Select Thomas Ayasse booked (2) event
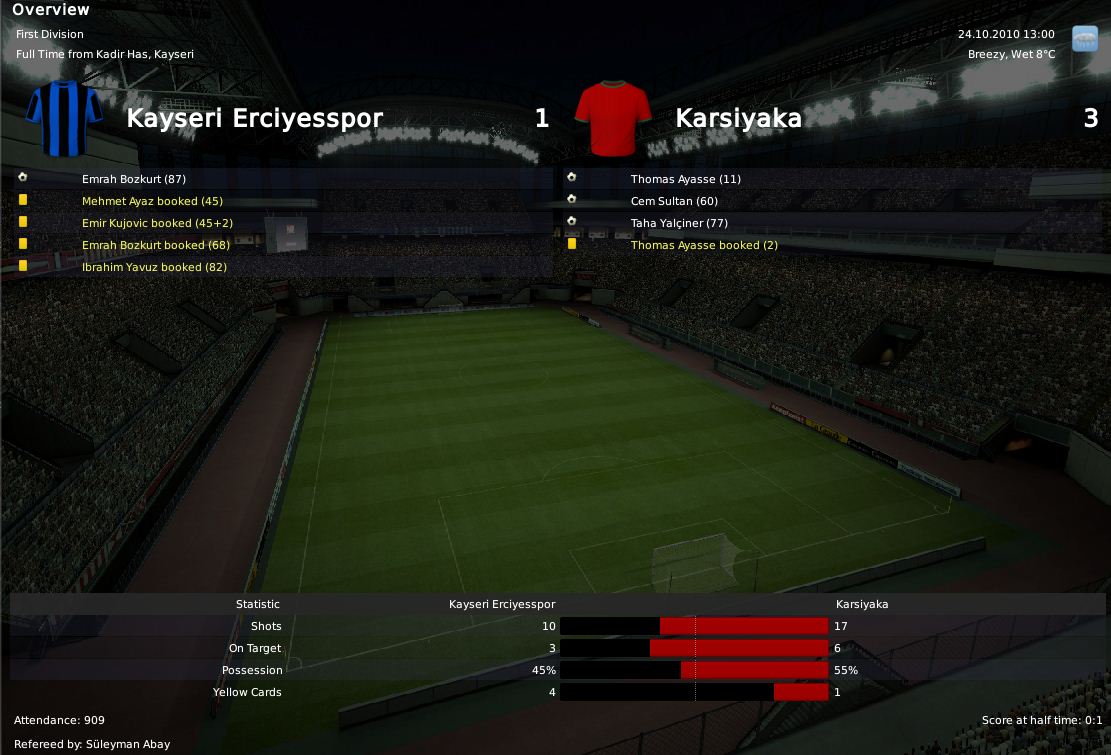This screenshot has width=1111, height=755. [704, 245]
